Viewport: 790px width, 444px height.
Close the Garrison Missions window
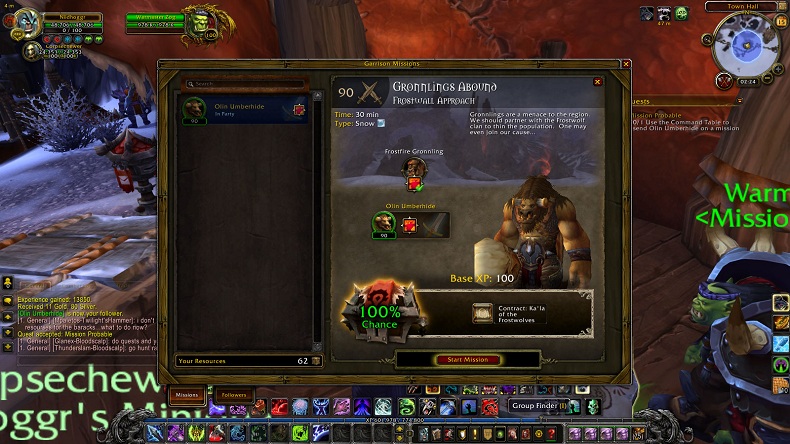(x=626, y=64)
